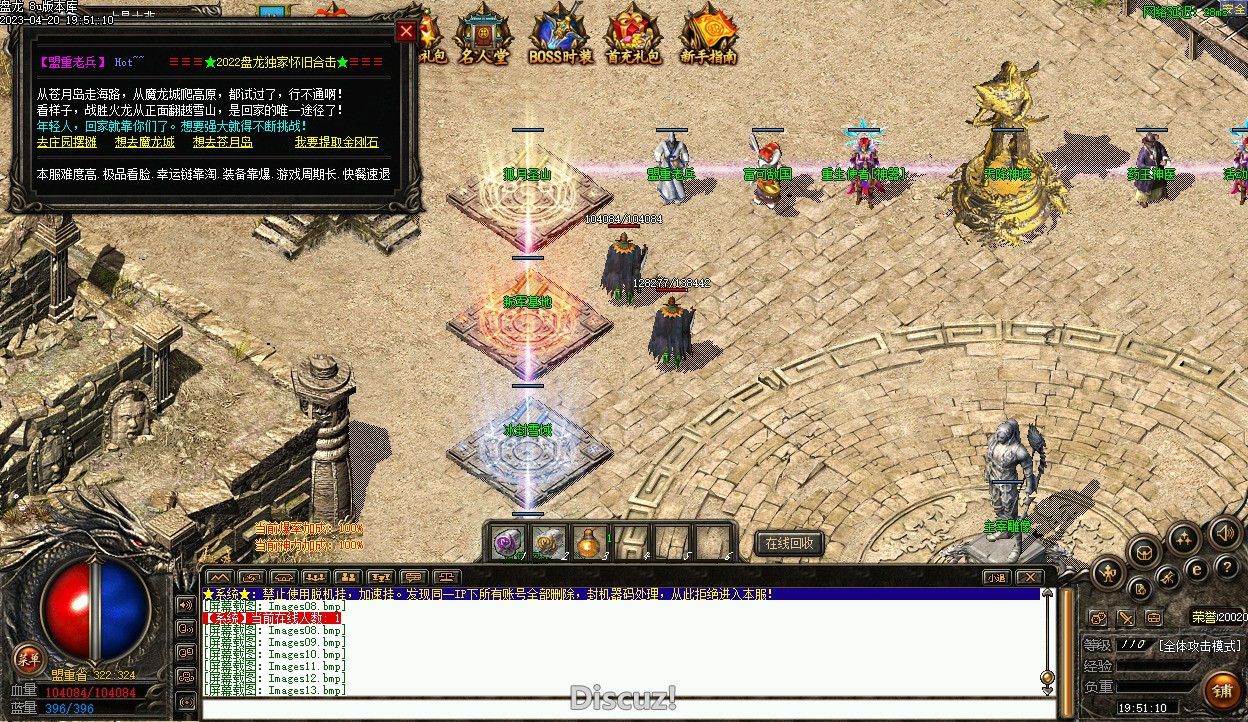The image size is (1248, 722).
Task: Select the 想去魔龙城 travel option
Action: tap(145, 143)
